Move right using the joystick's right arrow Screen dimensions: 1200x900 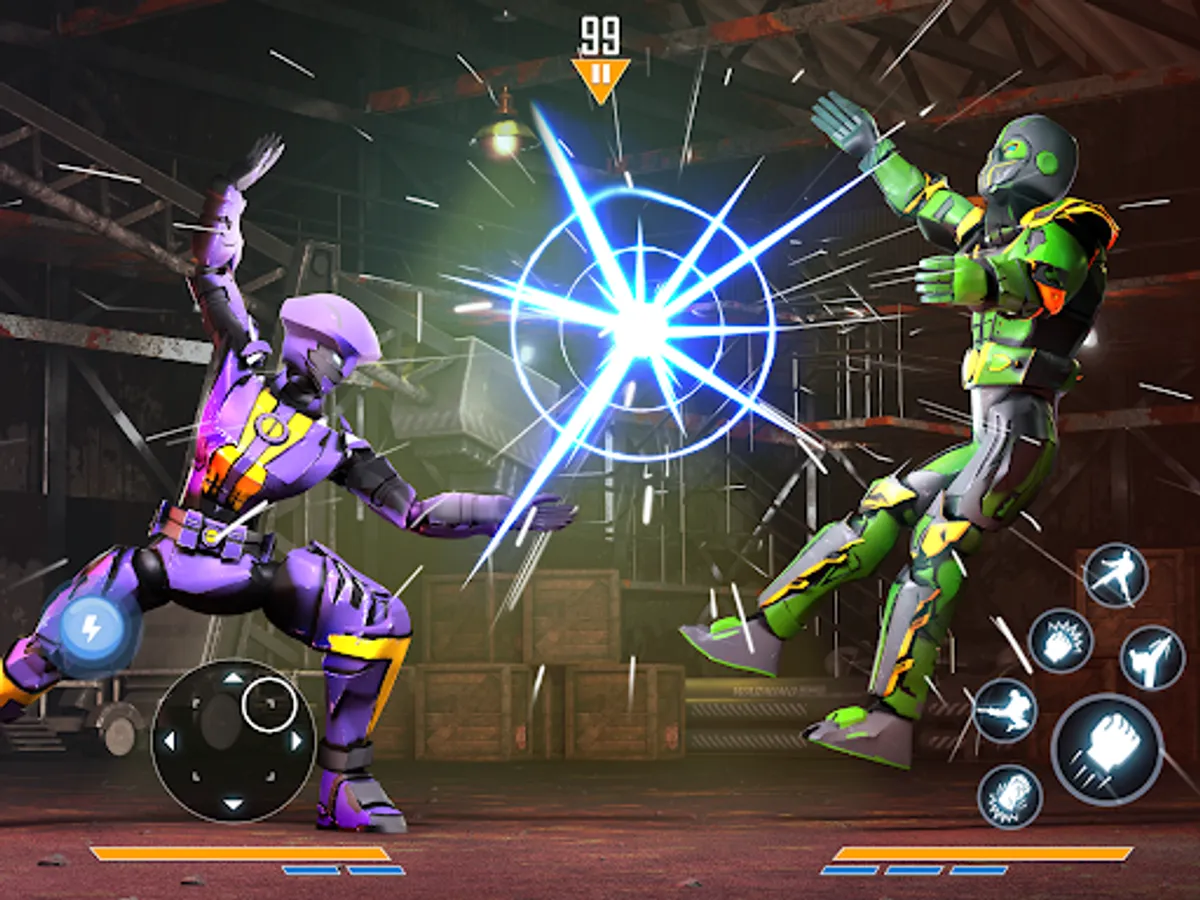[x=296, y=741]
